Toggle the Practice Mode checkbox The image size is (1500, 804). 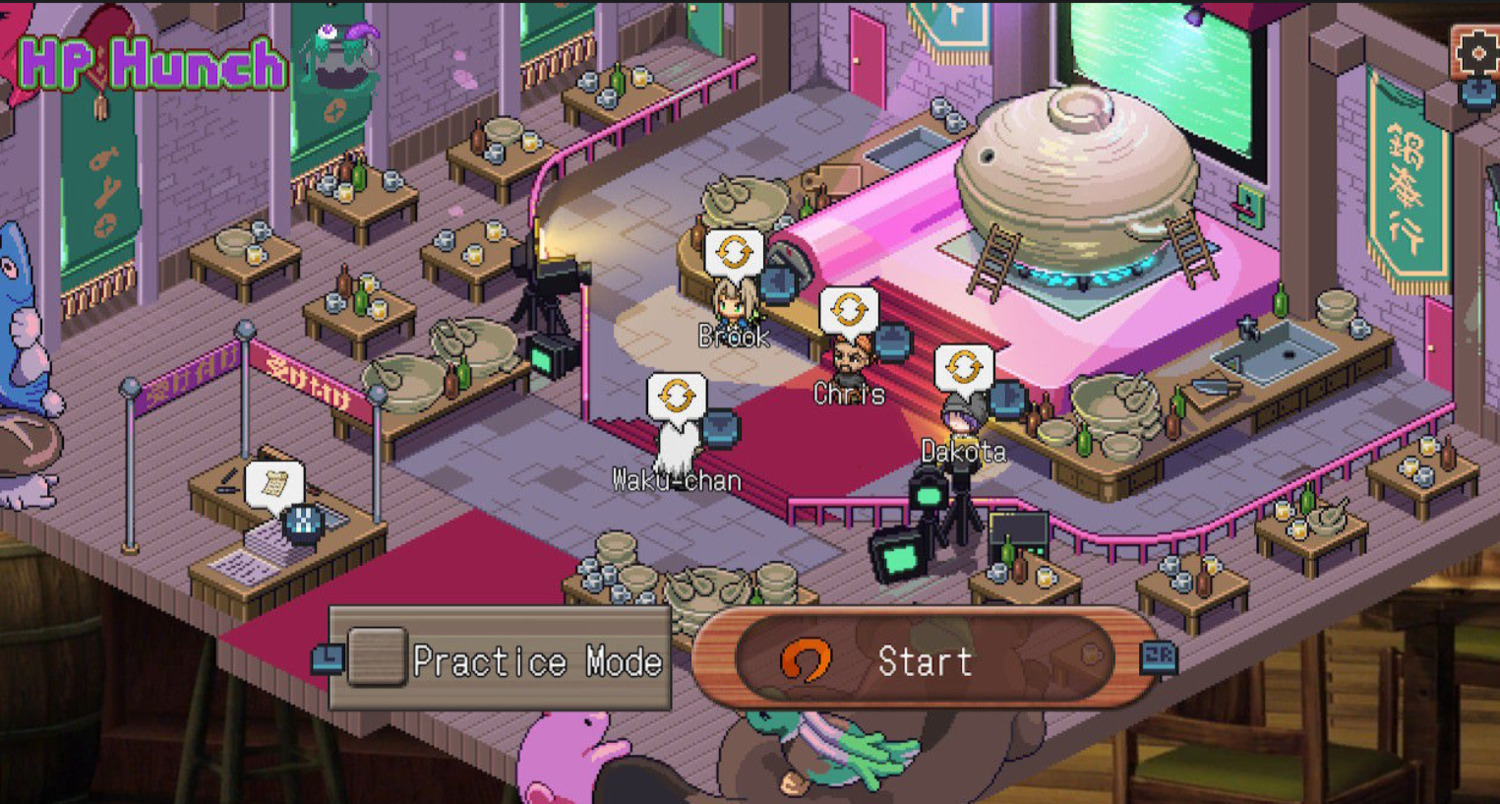(377, 657)
